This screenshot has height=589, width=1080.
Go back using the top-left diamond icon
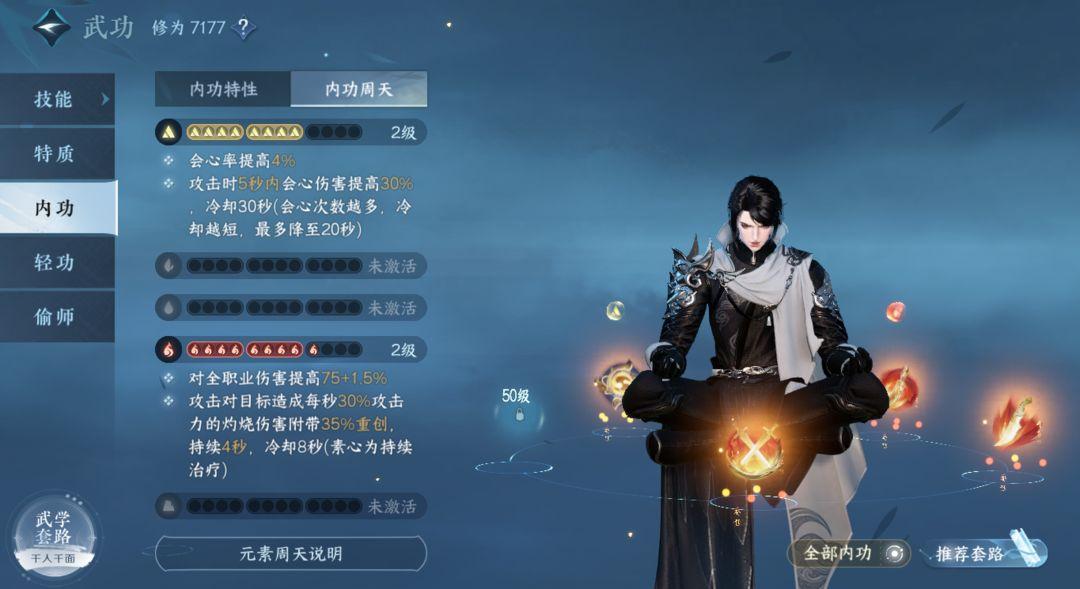tap(50, 27)
